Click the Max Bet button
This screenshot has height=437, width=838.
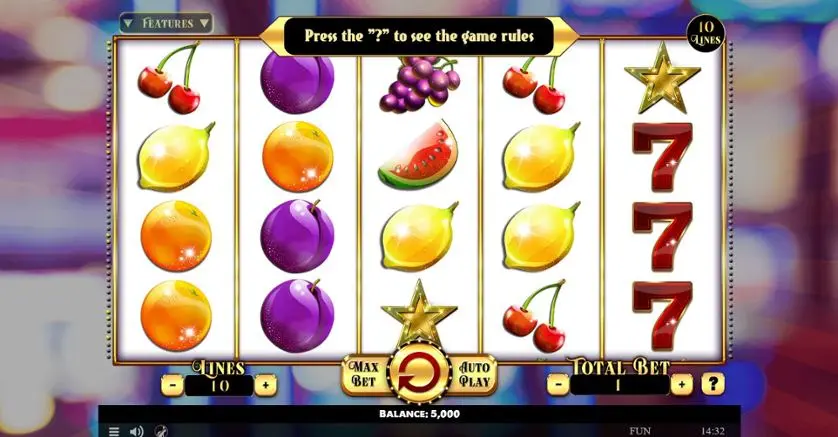[x=362, y=375]
